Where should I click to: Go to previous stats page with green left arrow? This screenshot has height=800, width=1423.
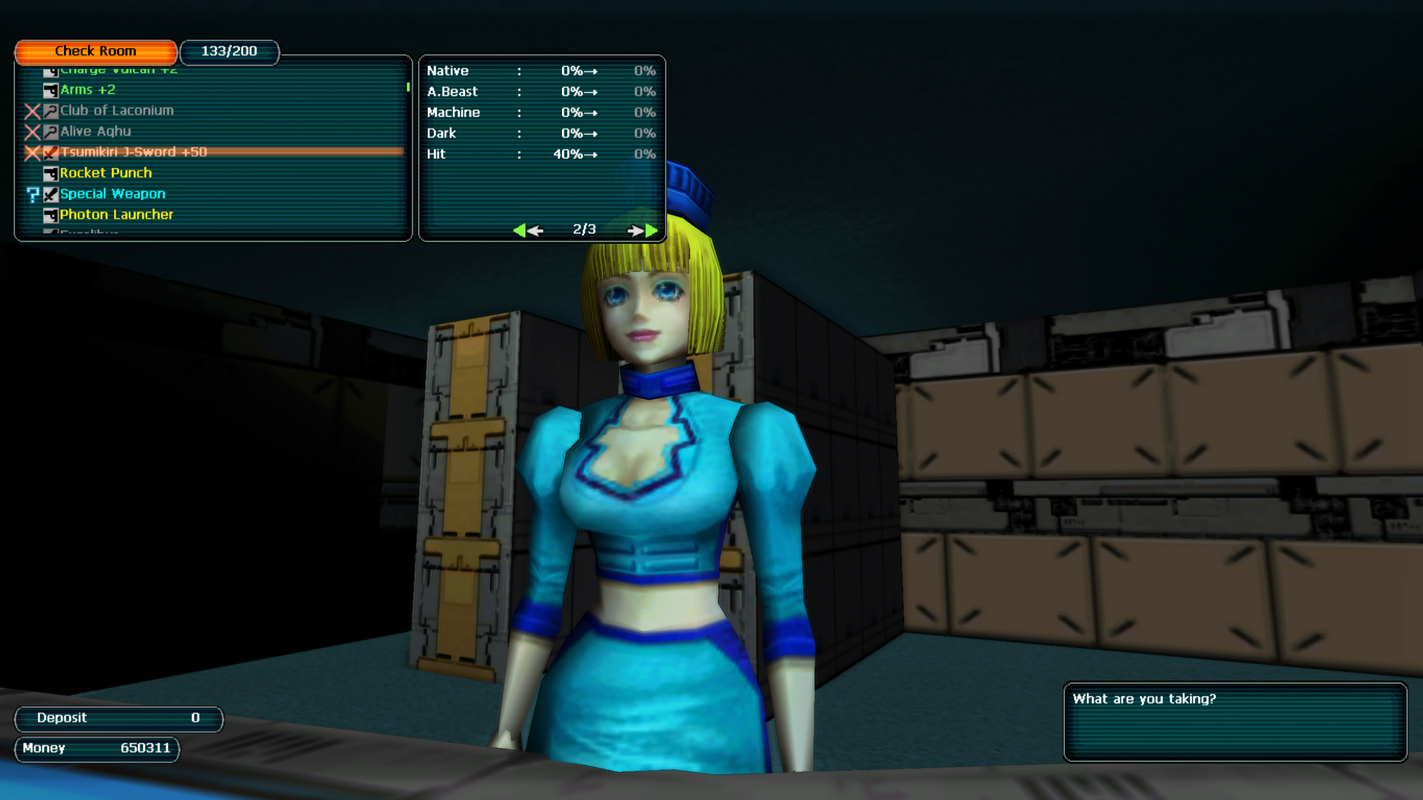point(527,229)
